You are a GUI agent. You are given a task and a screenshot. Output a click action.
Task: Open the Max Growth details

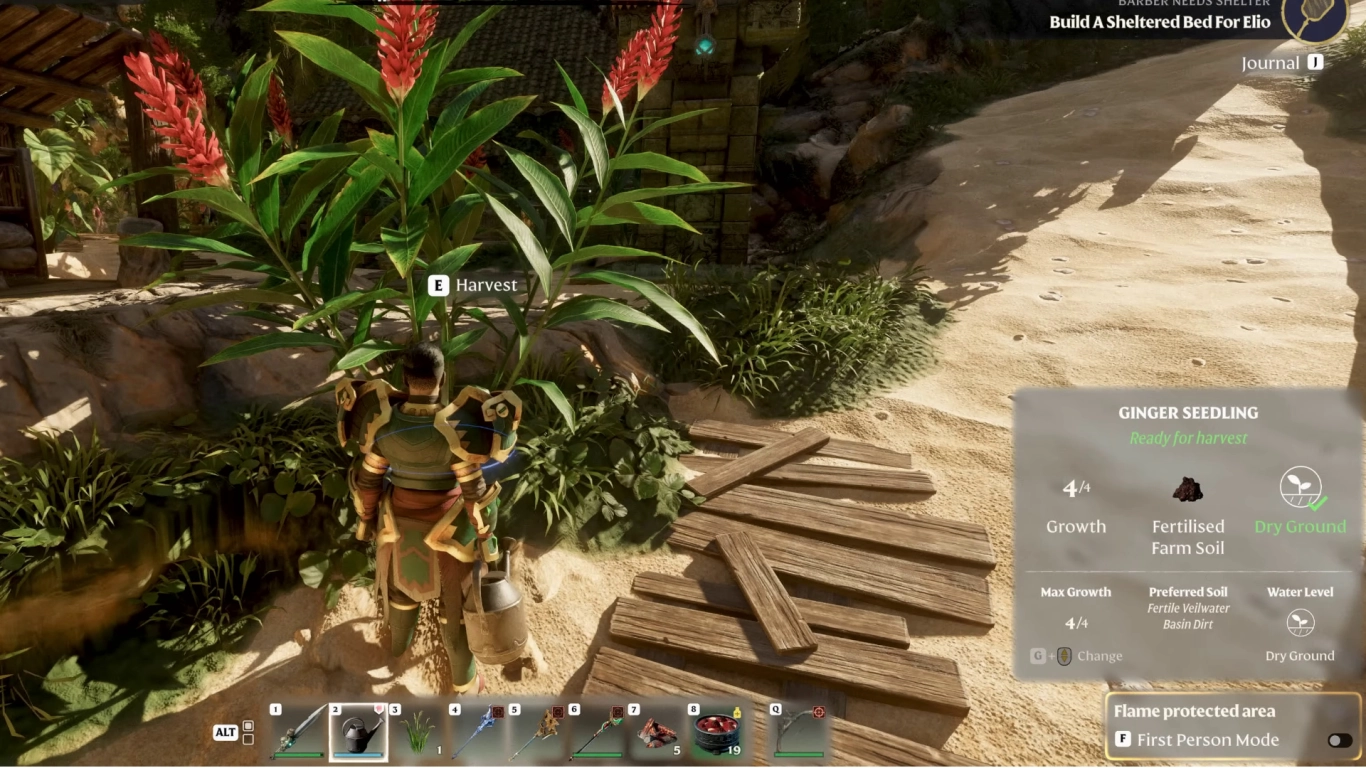point(1076,592)
